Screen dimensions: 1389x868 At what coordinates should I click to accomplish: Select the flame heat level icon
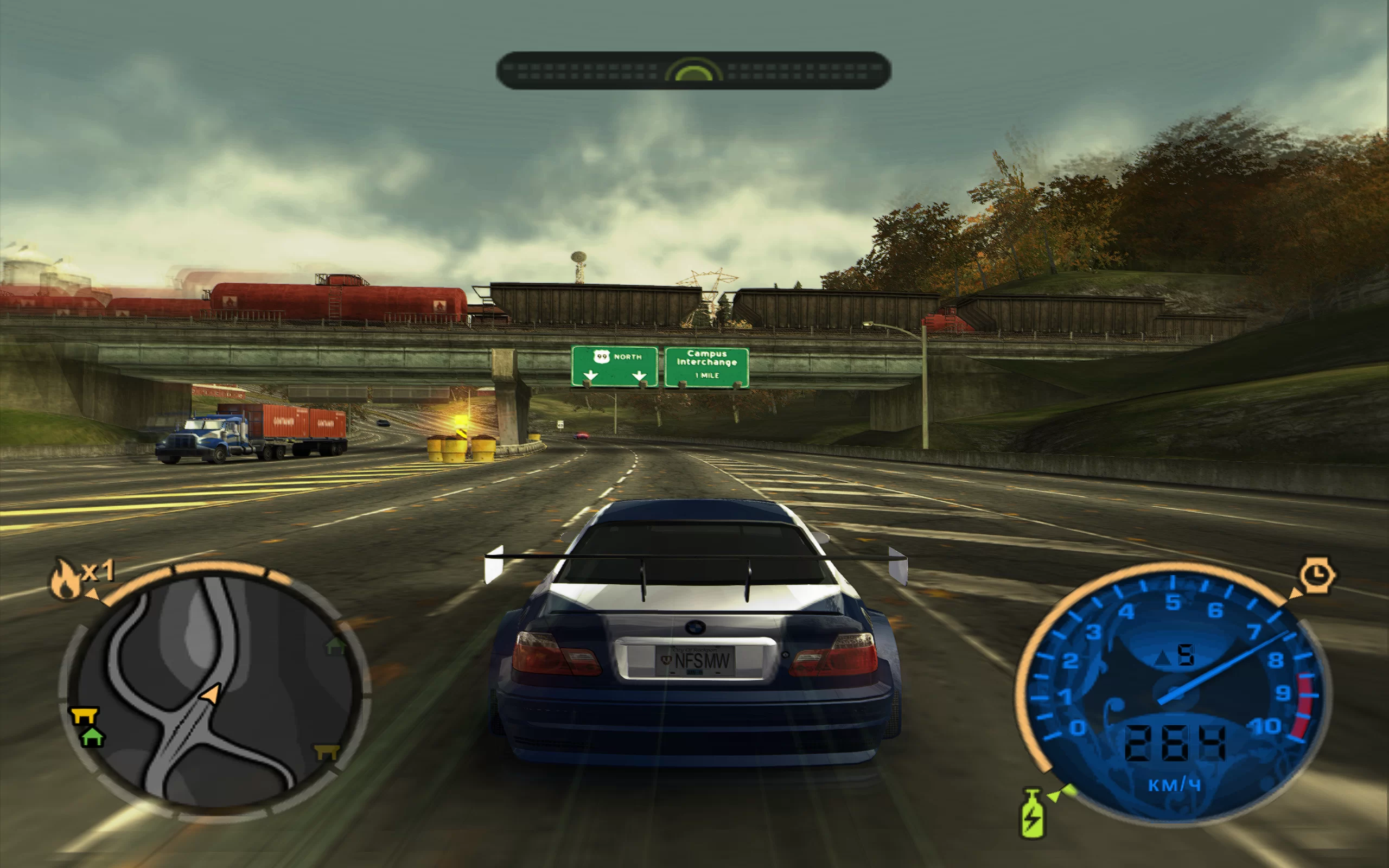[x=66, y=580]
